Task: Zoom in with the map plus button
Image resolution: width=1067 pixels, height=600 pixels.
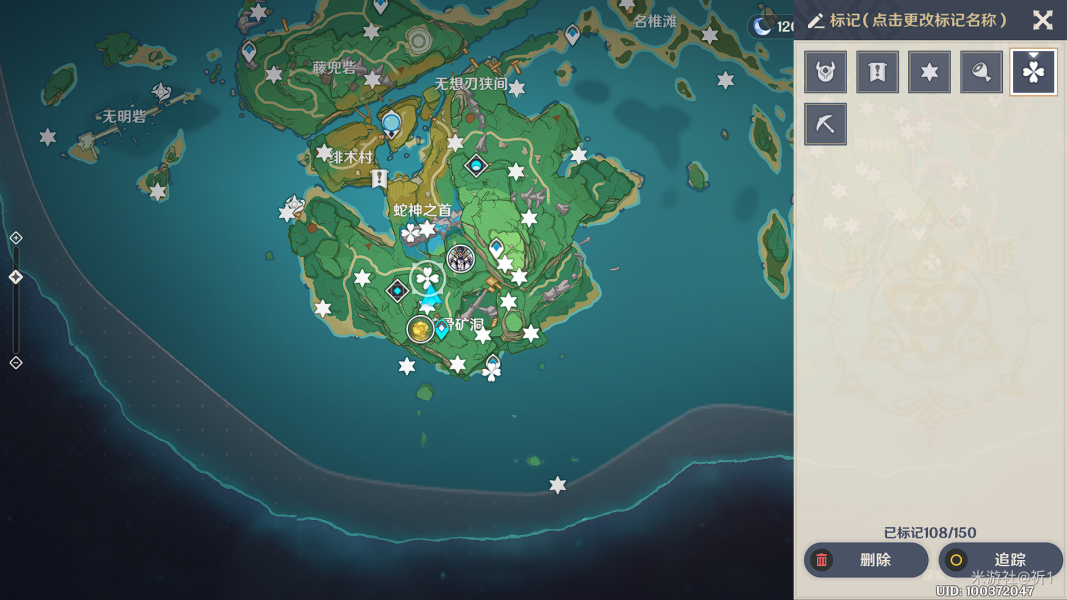Action: 16,238
